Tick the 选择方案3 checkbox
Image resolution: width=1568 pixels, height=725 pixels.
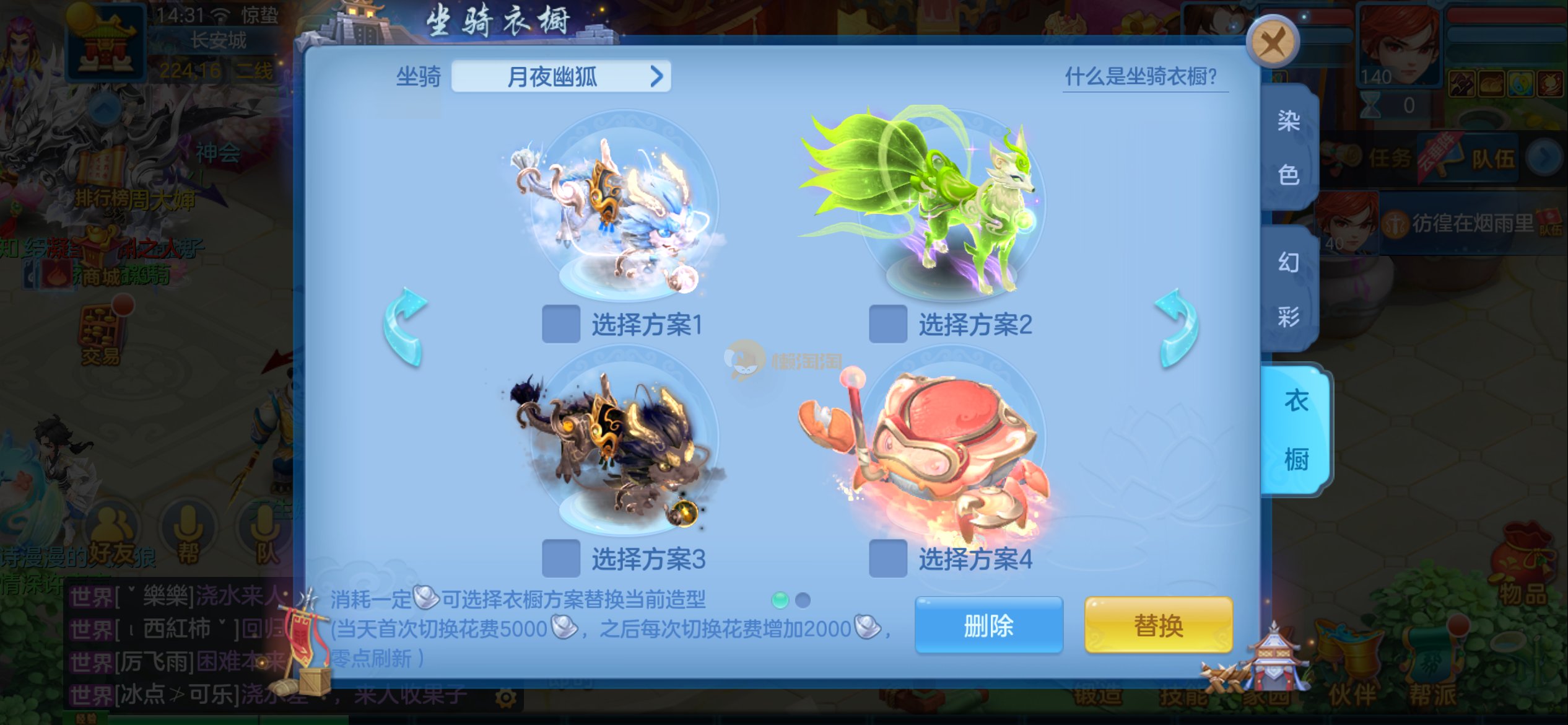(560, 558)
